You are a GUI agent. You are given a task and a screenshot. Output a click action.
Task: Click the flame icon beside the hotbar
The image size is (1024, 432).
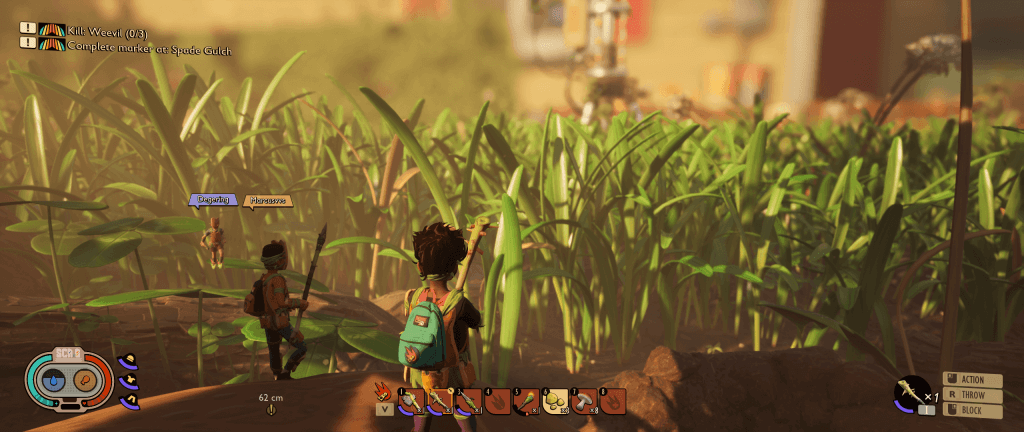(383, 390)
